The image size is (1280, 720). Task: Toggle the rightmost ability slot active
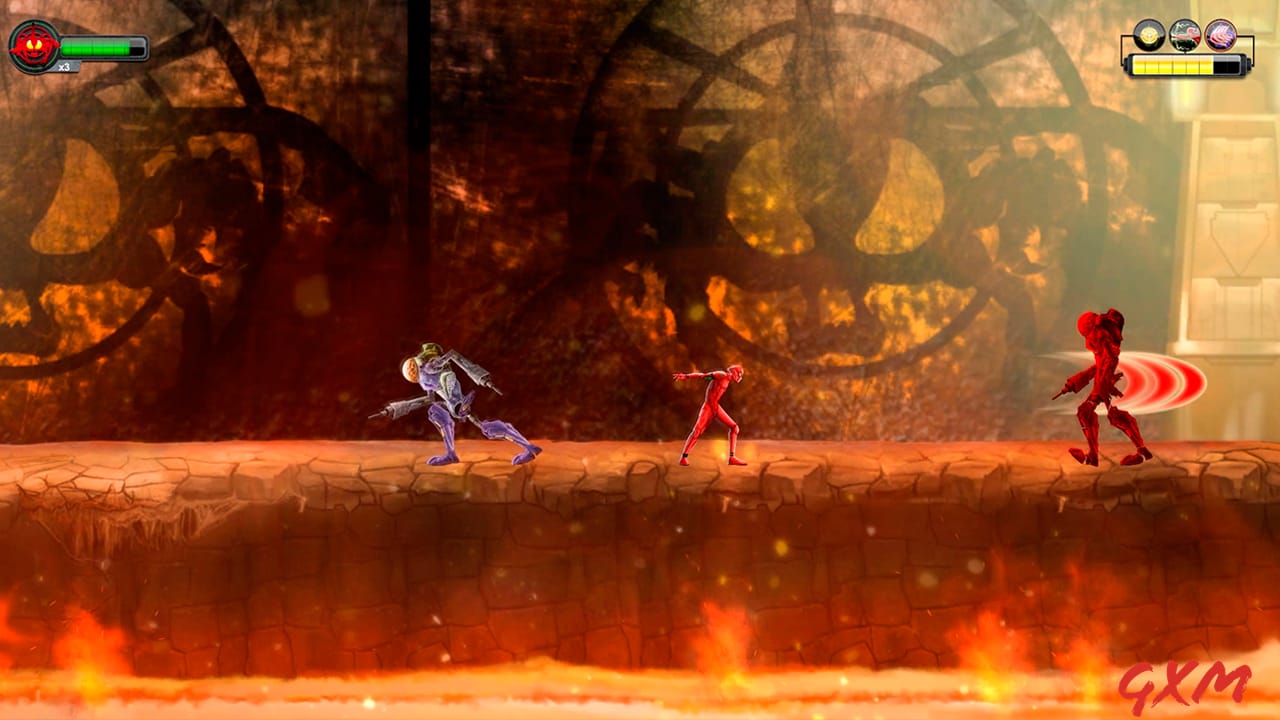1221,36
